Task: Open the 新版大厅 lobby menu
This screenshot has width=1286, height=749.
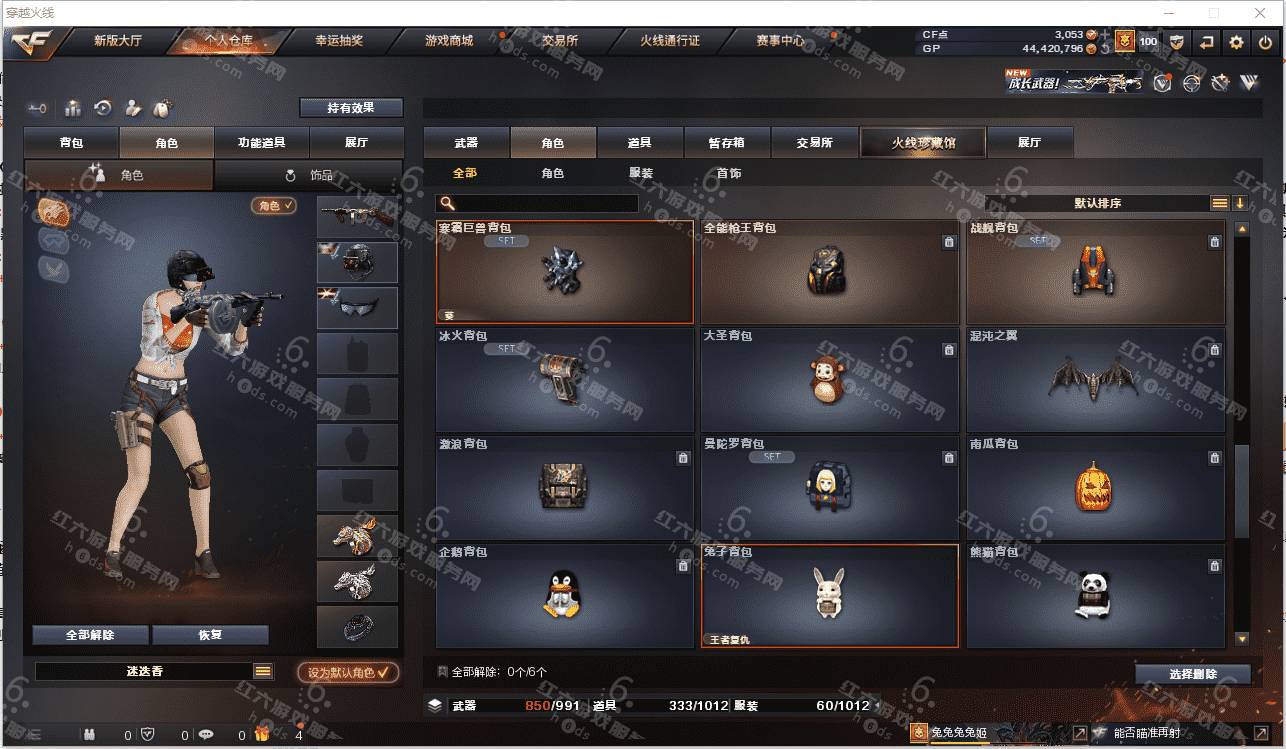Action: (x=117, y=41)
